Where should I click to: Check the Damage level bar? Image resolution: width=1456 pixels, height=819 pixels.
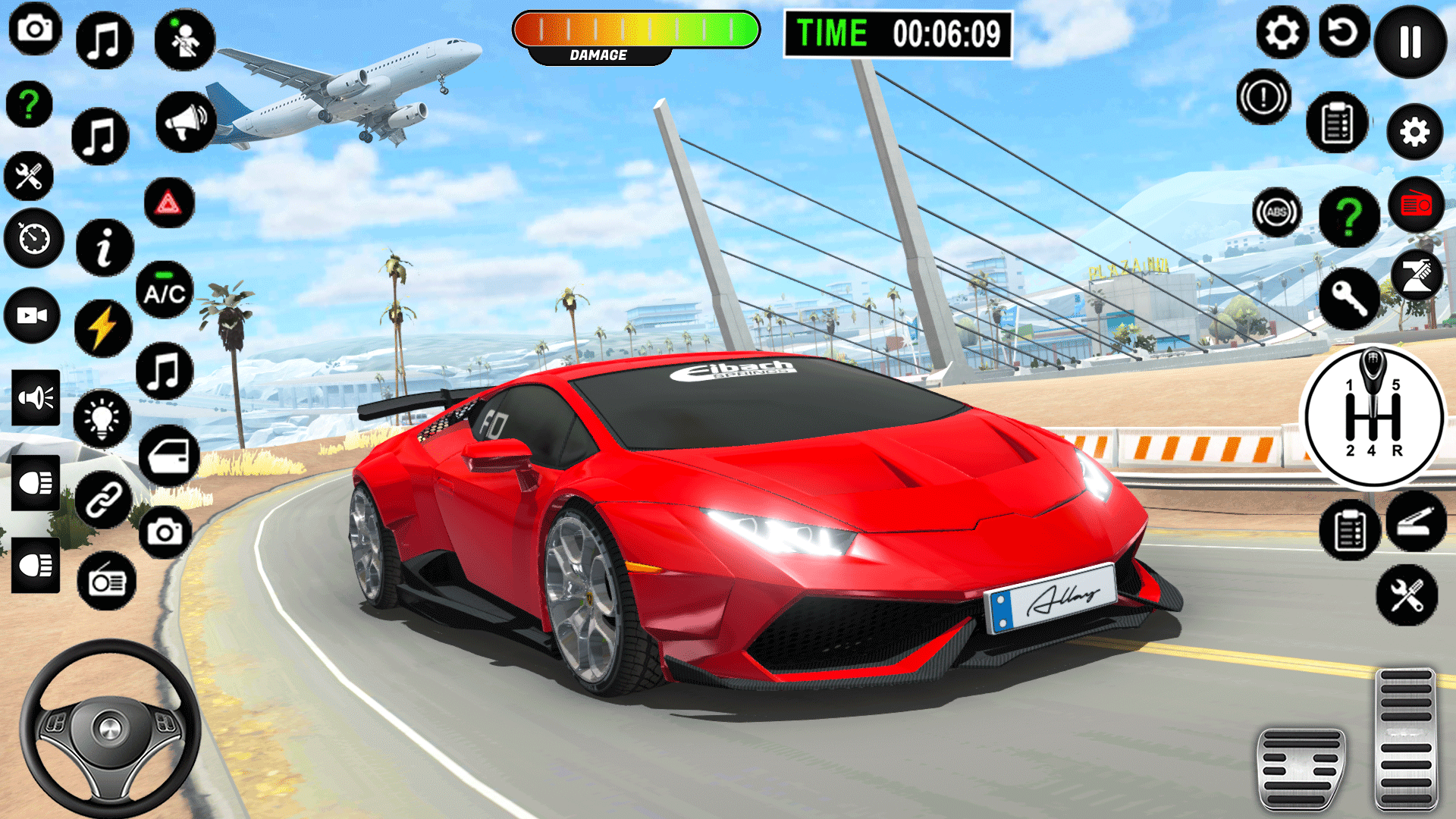[x=637, y=30]
